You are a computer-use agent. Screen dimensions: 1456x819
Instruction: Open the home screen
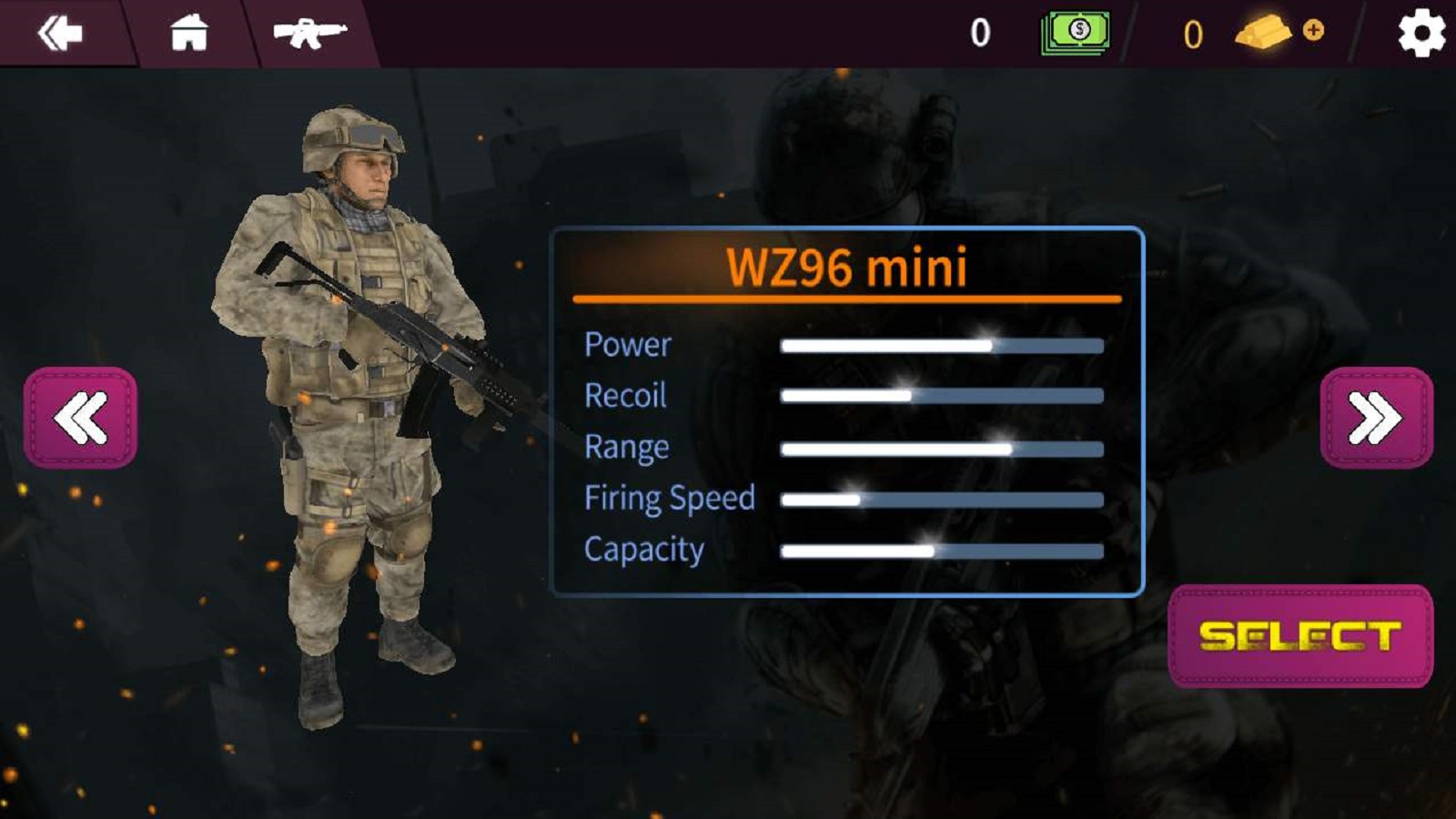pos(189,34)
